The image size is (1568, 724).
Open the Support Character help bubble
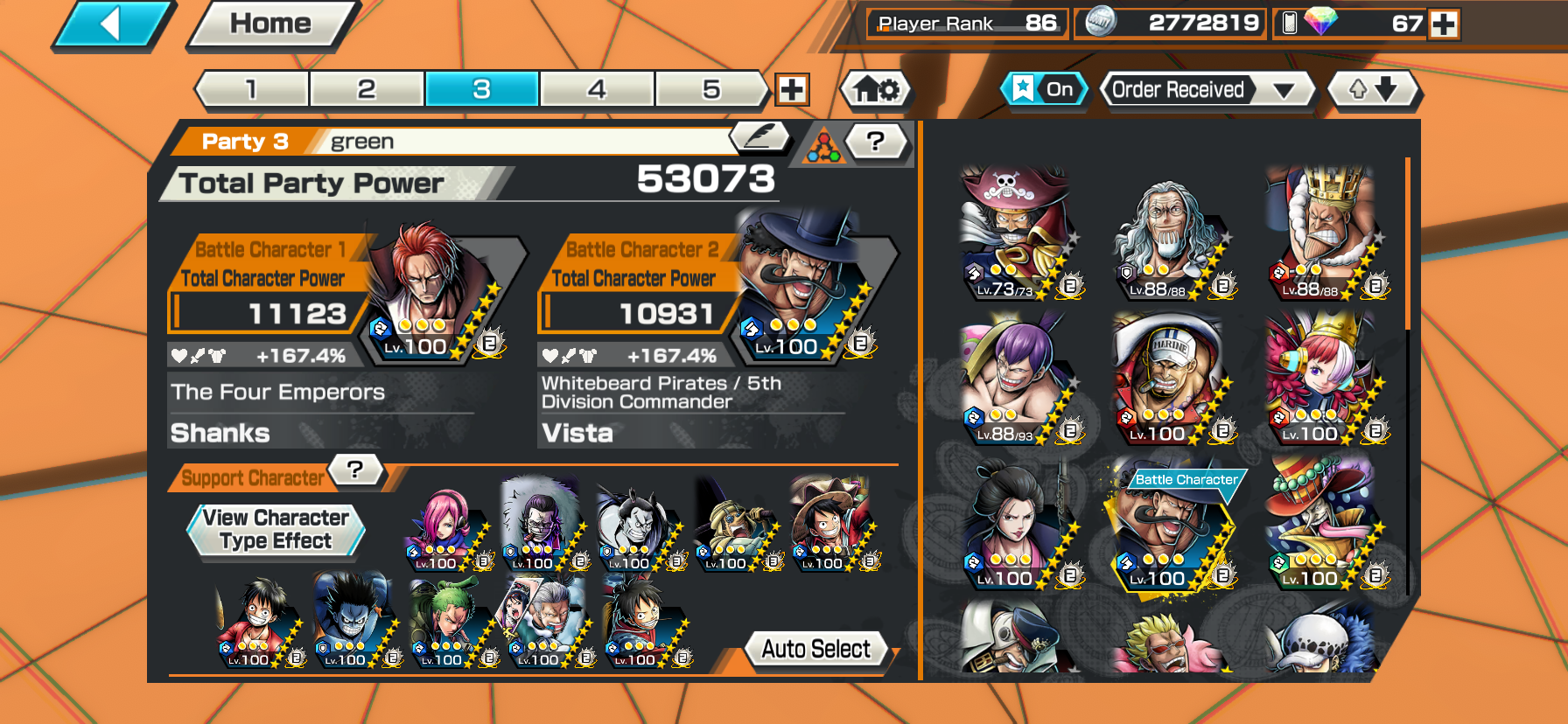[355, 470]
